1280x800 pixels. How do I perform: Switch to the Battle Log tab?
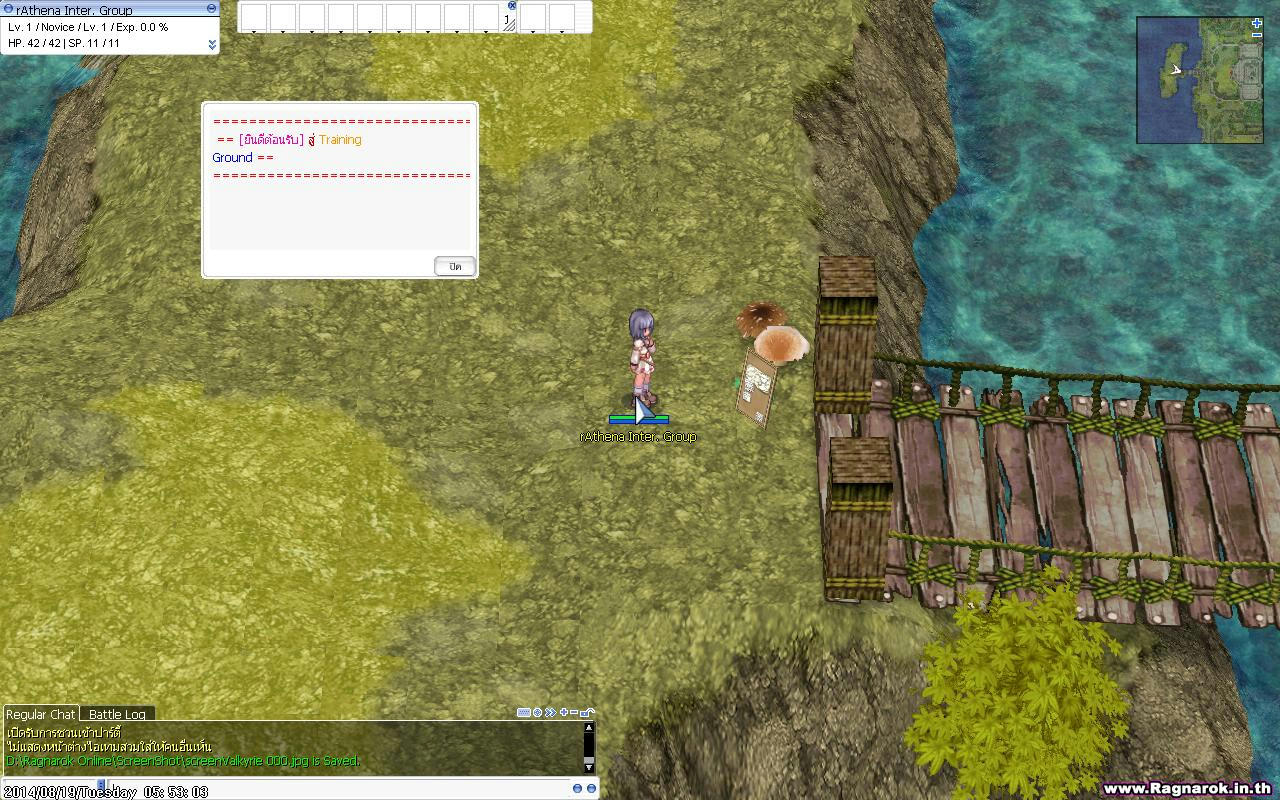click(117, 714)
